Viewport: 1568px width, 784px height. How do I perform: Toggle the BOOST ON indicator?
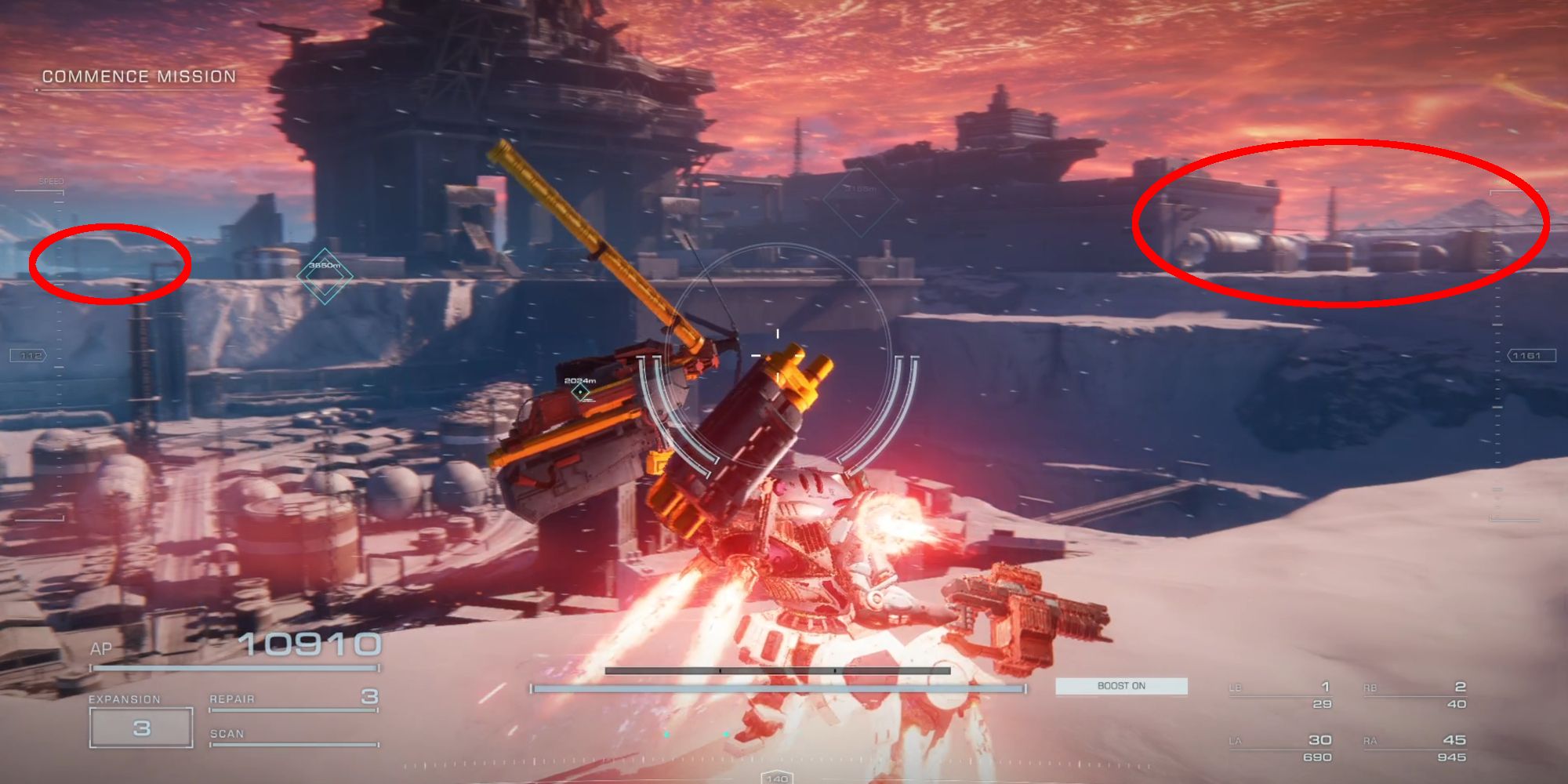click(x=1123, y=686)
